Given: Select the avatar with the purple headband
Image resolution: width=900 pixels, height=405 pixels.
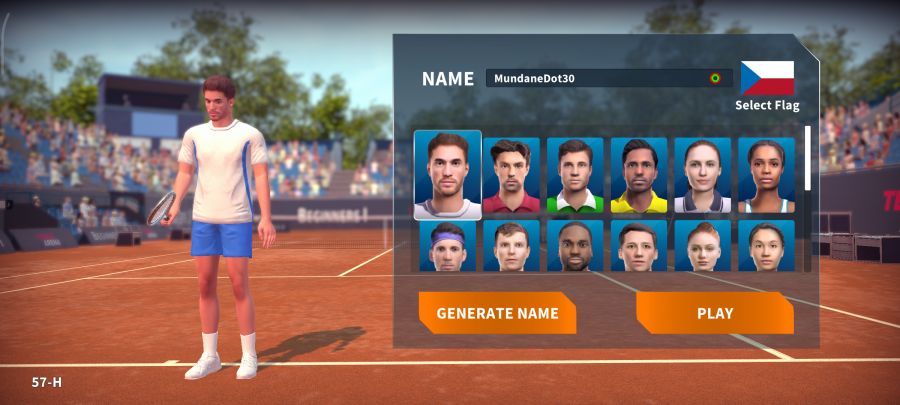Looking at the screenshot, I should (x=447, y=246).
